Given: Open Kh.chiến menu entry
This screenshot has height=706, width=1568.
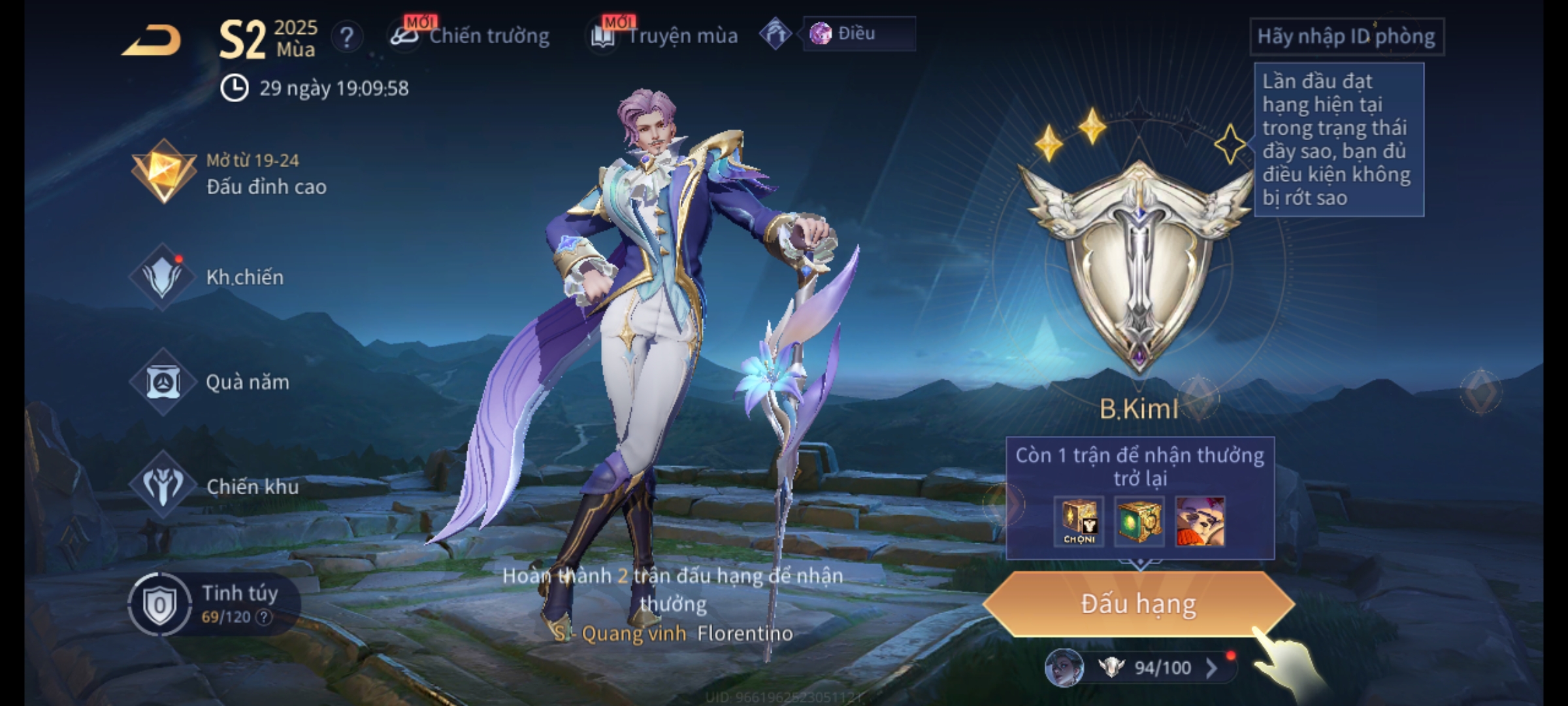Looking at the screenshot, I should tap(209, 277).
